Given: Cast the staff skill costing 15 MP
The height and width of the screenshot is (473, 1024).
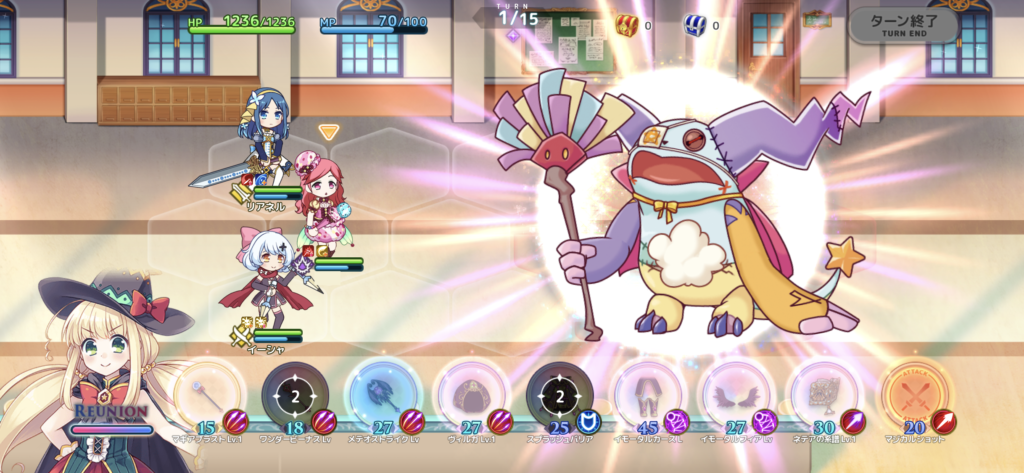Looking at the screenshot, I should [209, 397].
